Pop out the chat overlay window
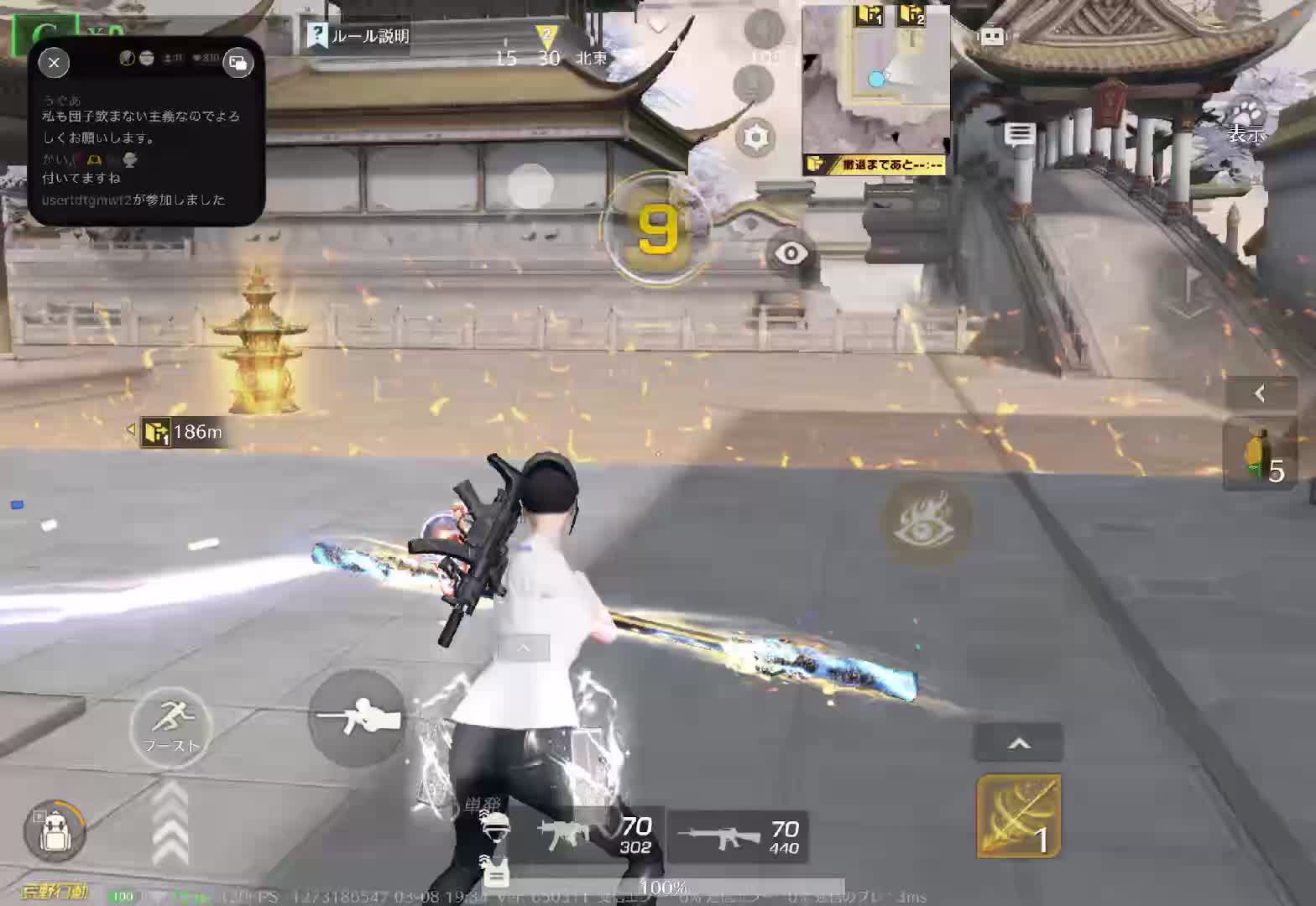 click(x=238, y=62)
